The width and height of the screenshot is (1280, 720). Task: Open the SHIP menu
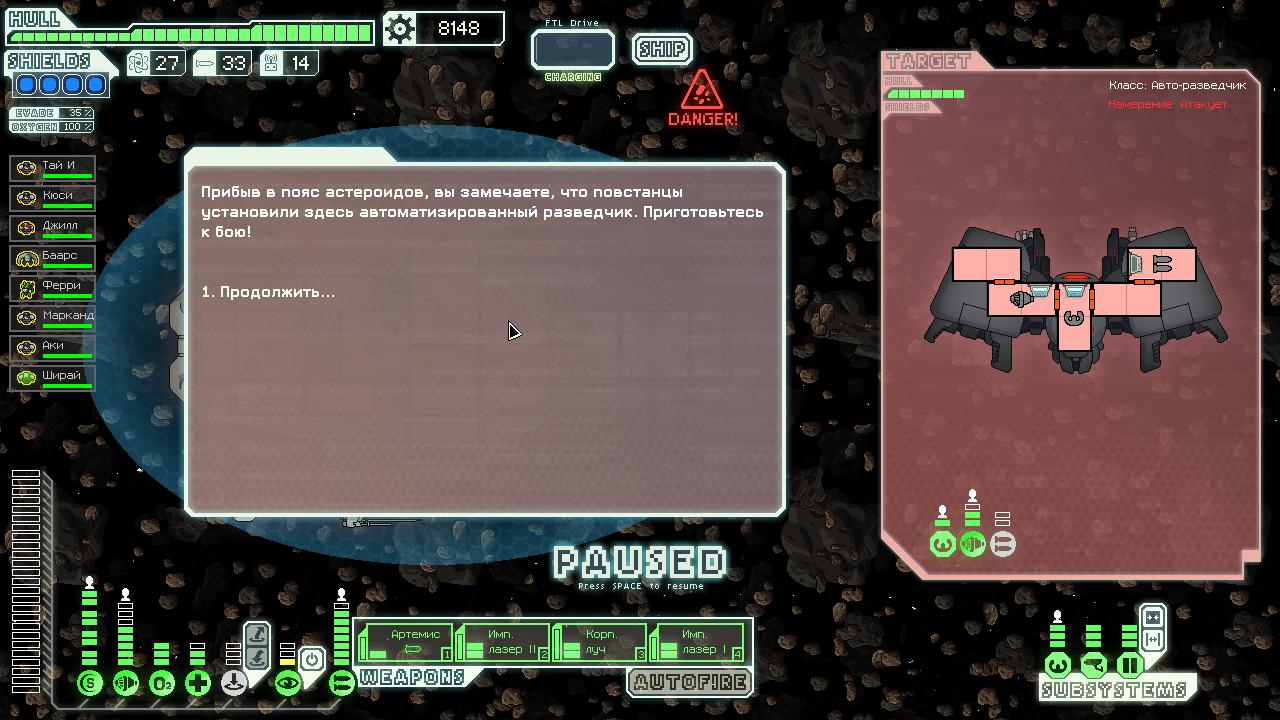[x=662, y=48]
